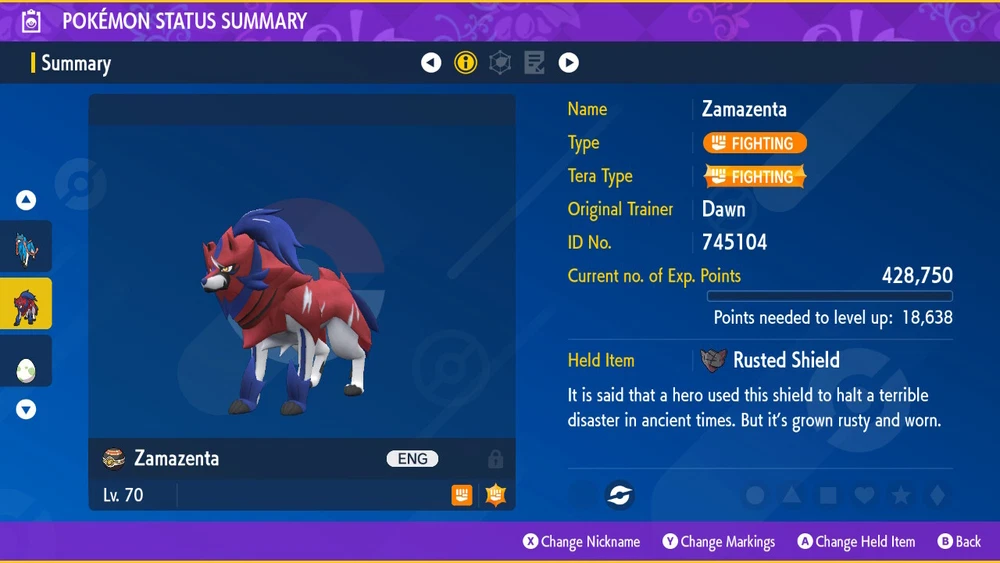Viewport: 1000px width, 563px height.
Task: Go to the next summary page arrow
Action: (x=568, y=63)
